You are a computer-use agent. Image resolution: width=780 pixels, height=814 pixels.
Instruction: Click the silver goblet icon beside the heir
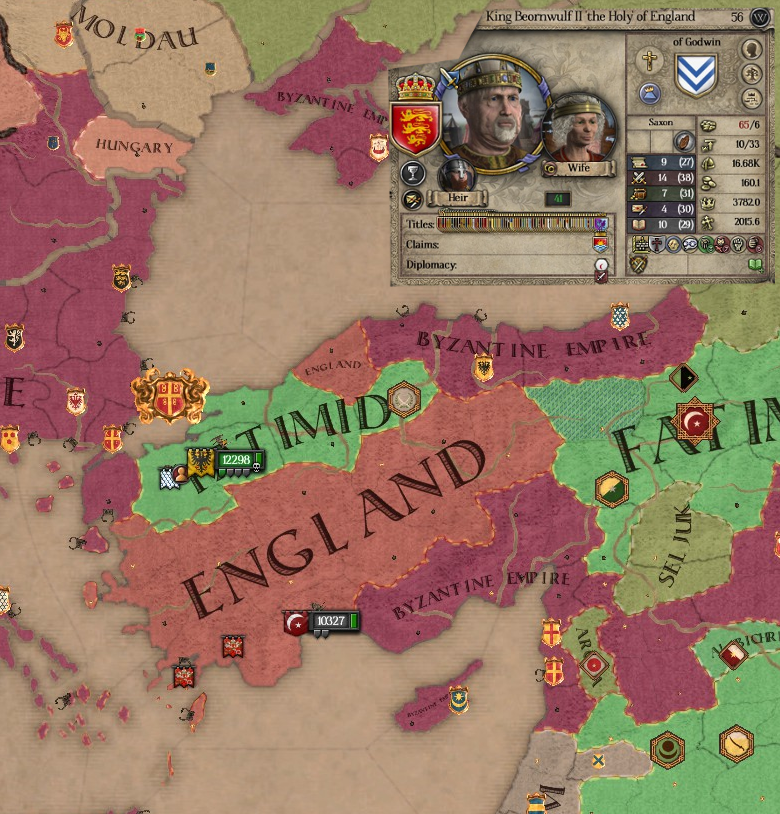411,174
